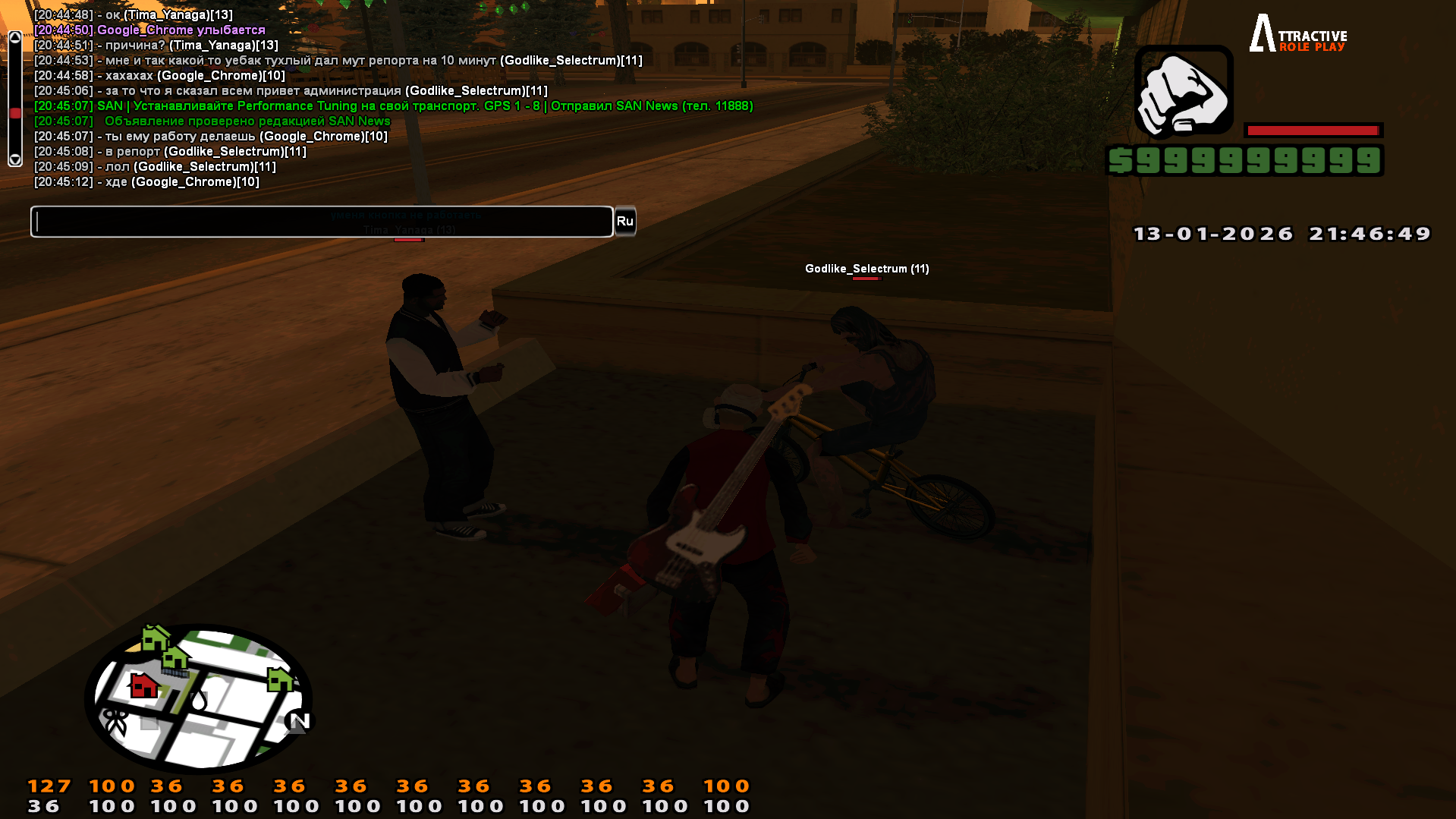Viewport: 1456px width, 819px height.
Task: Click the red marker on the chat scrollbar
Action: tap(17, 111)
